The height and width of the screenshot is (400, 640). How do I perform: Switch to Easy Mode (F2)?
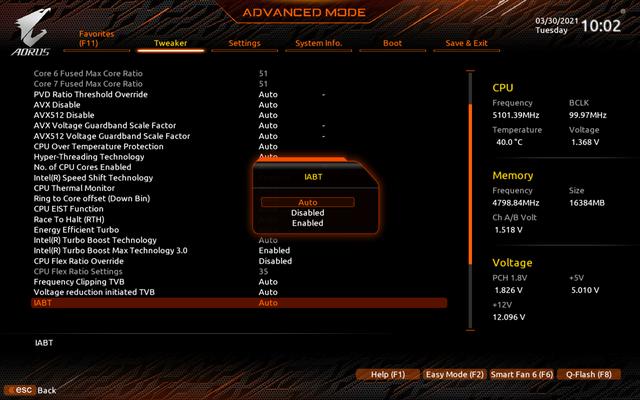(x=454, y=374)
